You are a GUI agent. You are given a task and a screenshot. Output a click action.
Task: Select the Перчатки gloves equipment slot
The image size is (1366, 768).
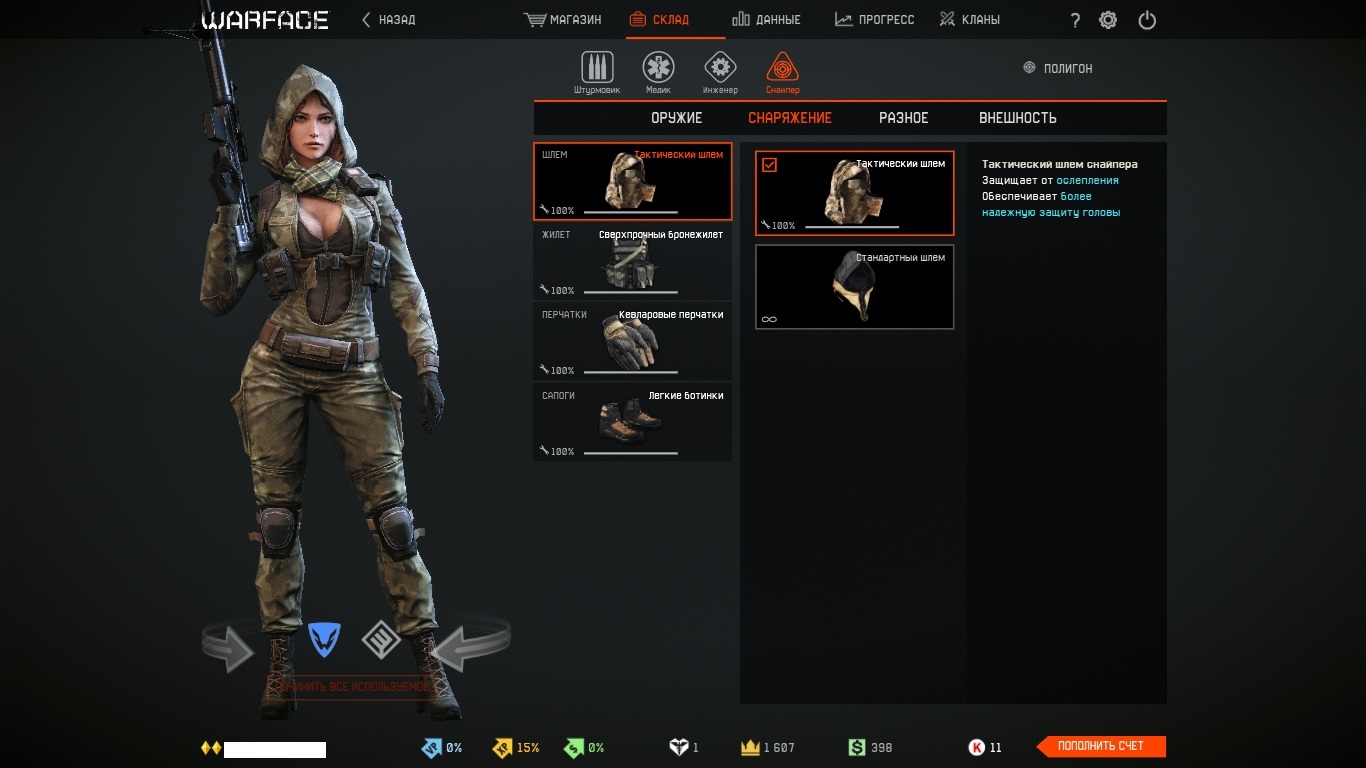(x=632, y=341)
